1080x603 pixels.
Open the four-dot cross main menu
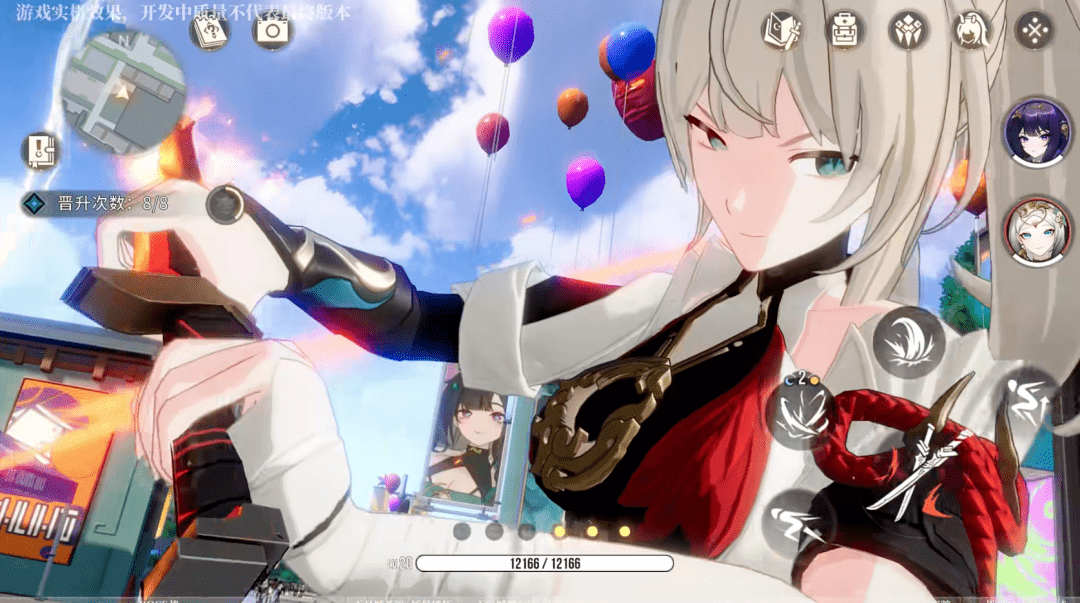coord(1034,29)
